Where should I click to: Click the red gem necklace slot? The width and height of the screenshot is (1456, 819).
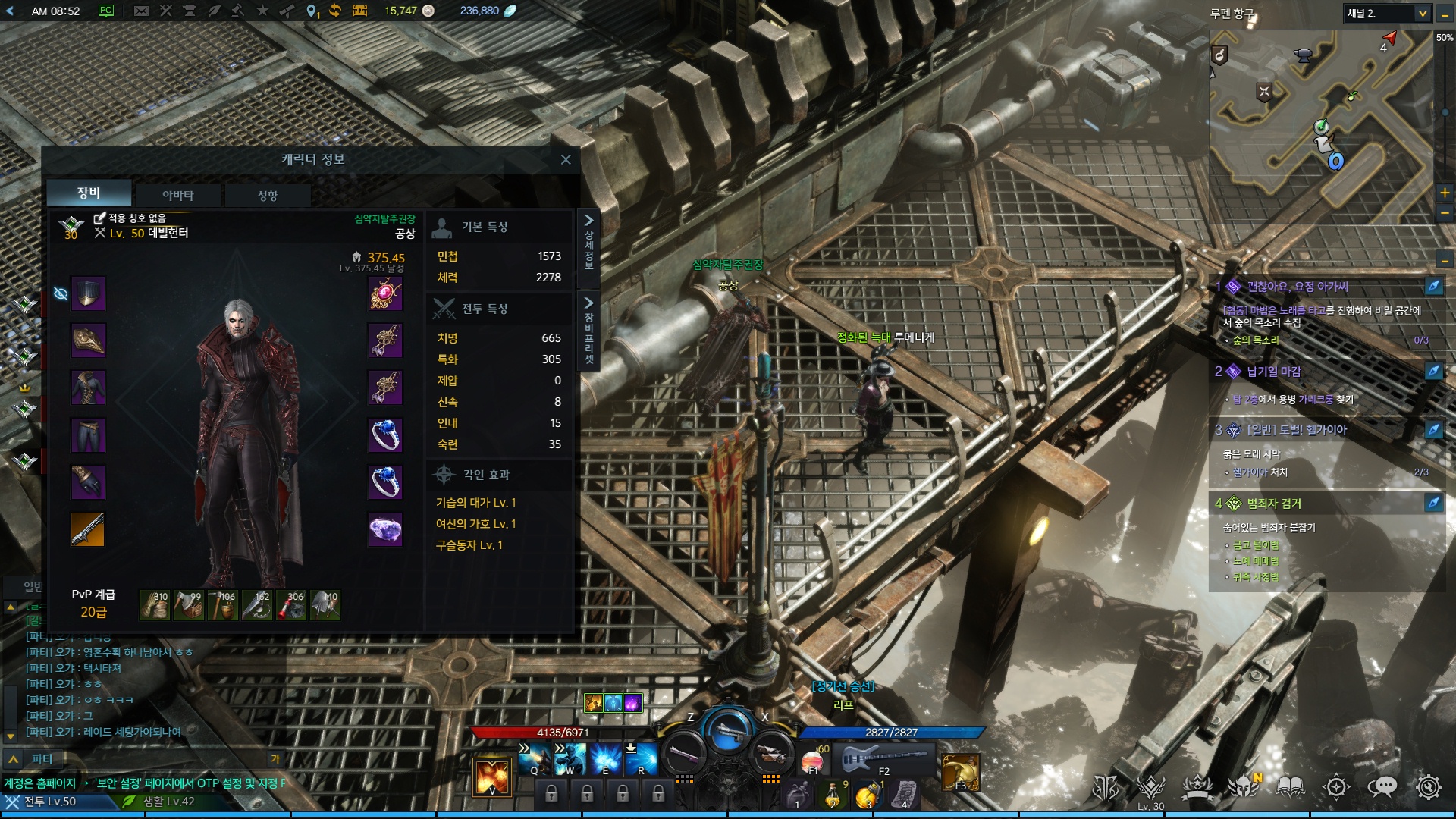385,293
